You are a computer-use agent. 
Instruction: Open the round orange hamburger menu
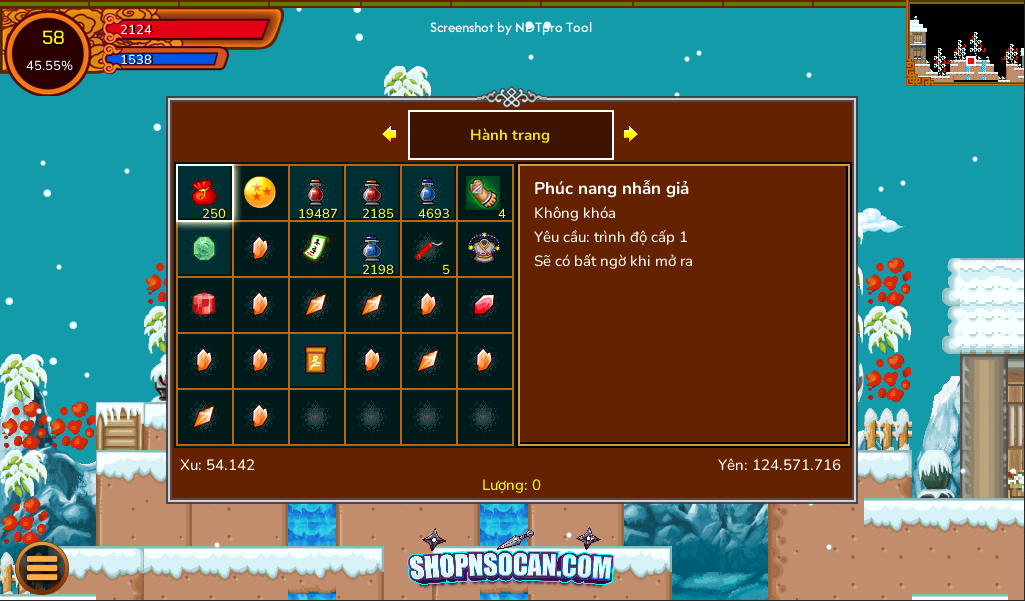(x=42, y=567)
